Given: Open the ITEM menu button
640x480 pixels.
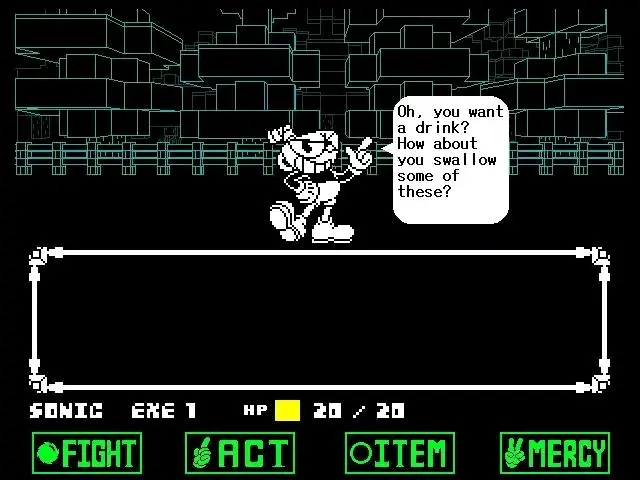Looking at the screenshot, I should pos(400,453).
